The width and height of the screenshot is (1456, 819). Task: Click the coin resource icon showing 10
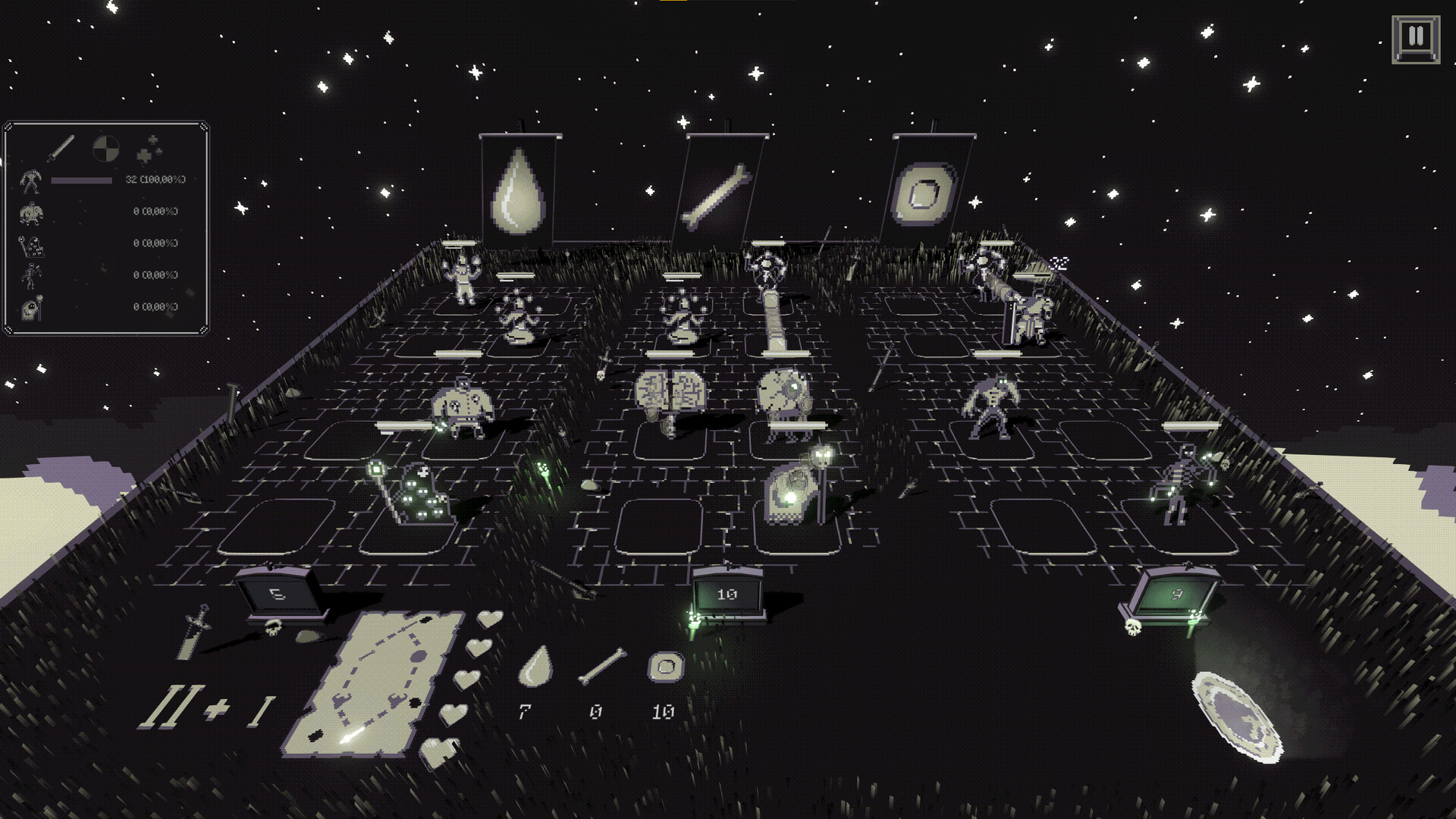(664, 667)
